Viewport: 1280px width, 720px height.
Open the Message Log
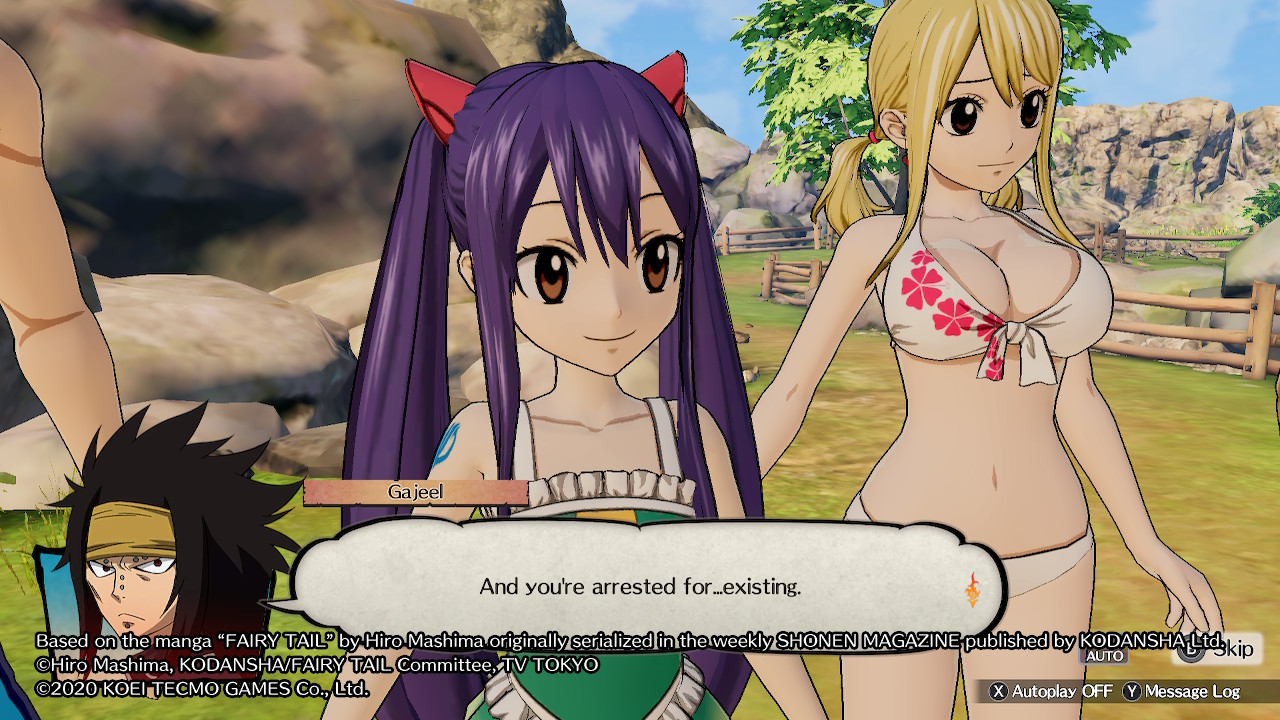(1181, 691)
